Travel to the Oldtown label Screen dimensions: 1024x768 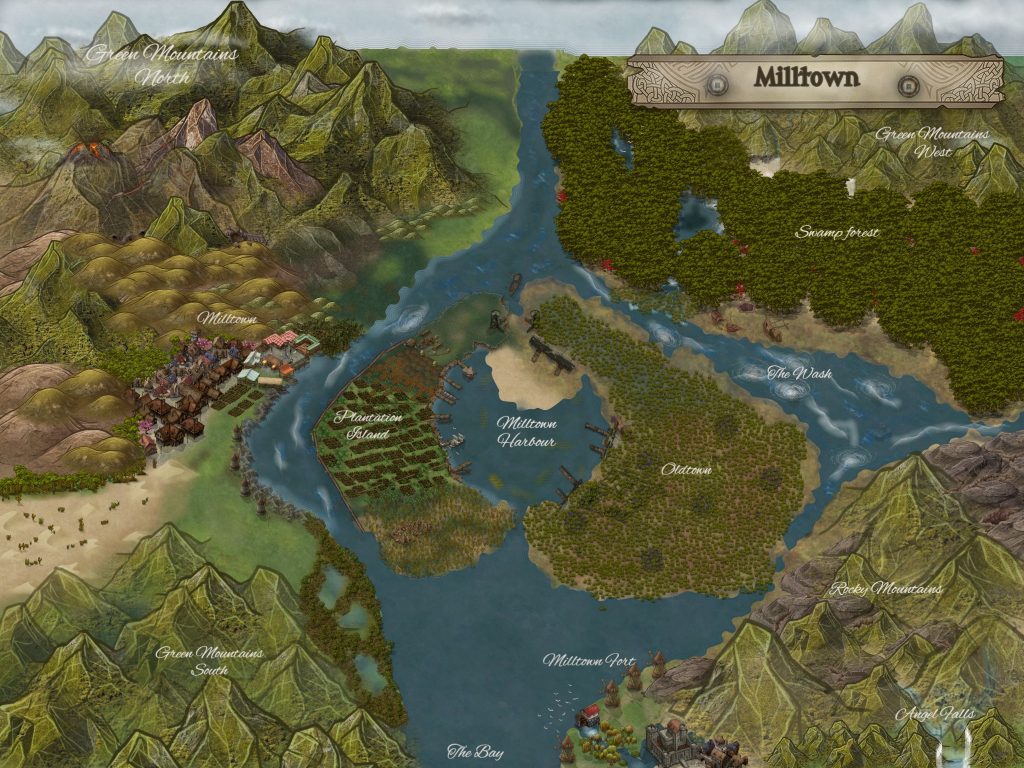pos(686,468)
